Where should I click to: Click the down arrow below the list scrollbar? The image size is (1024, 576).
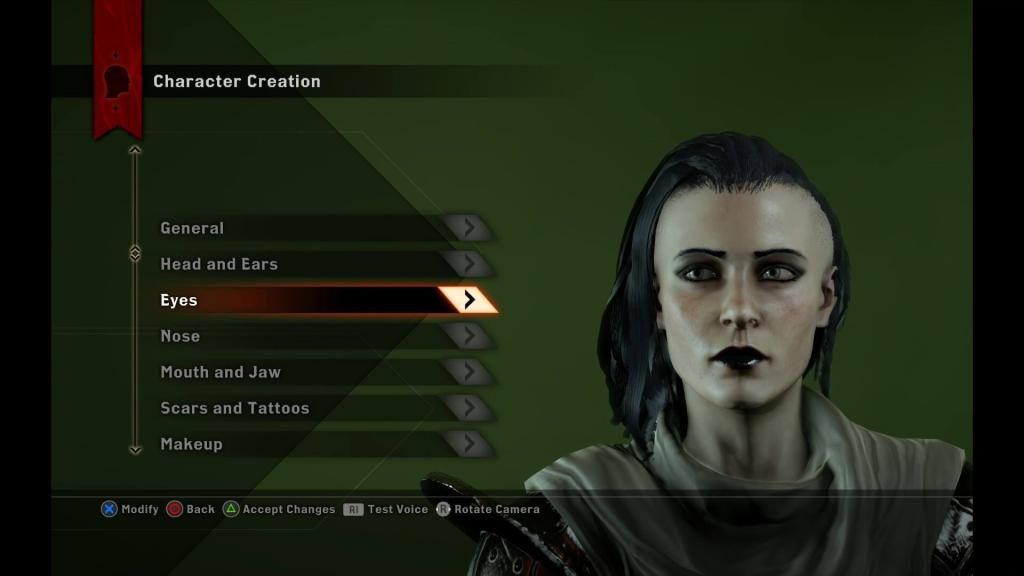(135, 450)
